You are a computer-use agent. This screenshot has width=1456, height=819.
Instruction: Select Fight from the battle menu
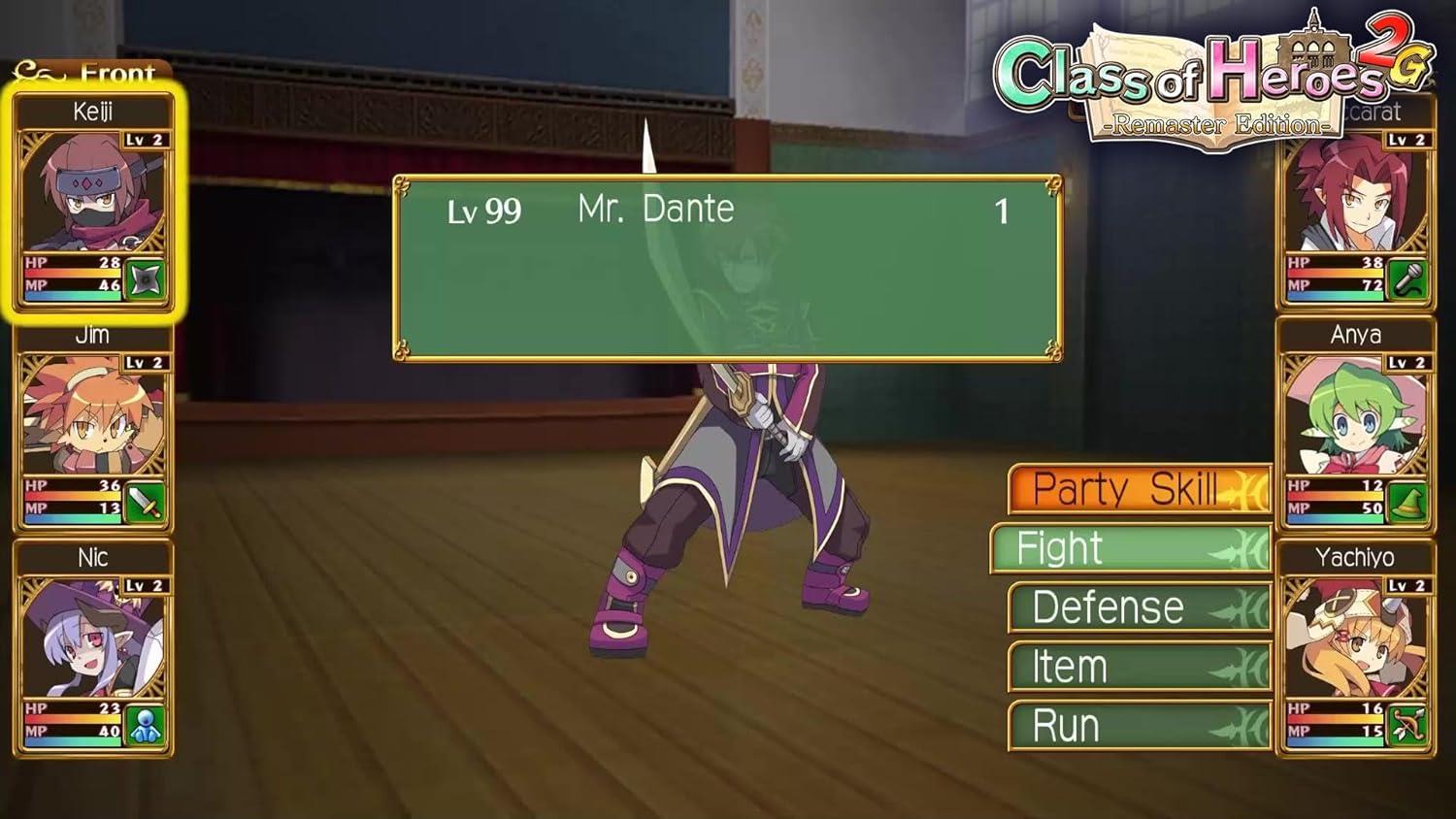click(1131, 549)
